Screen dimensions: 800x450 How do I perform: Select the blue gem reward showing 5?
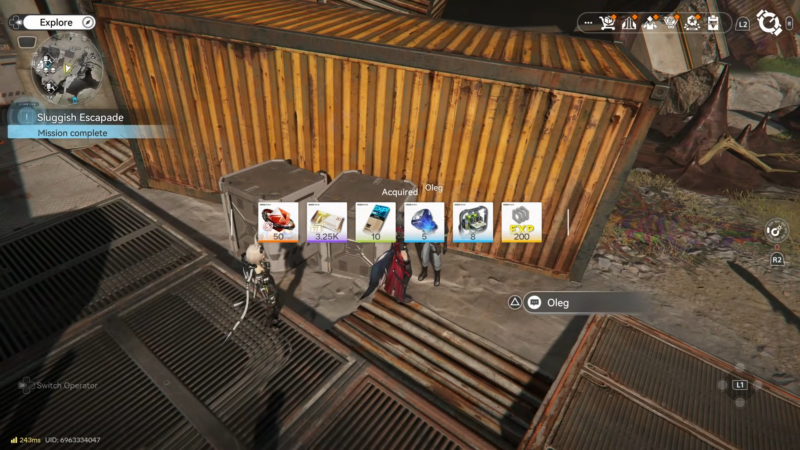pos(424,222)
